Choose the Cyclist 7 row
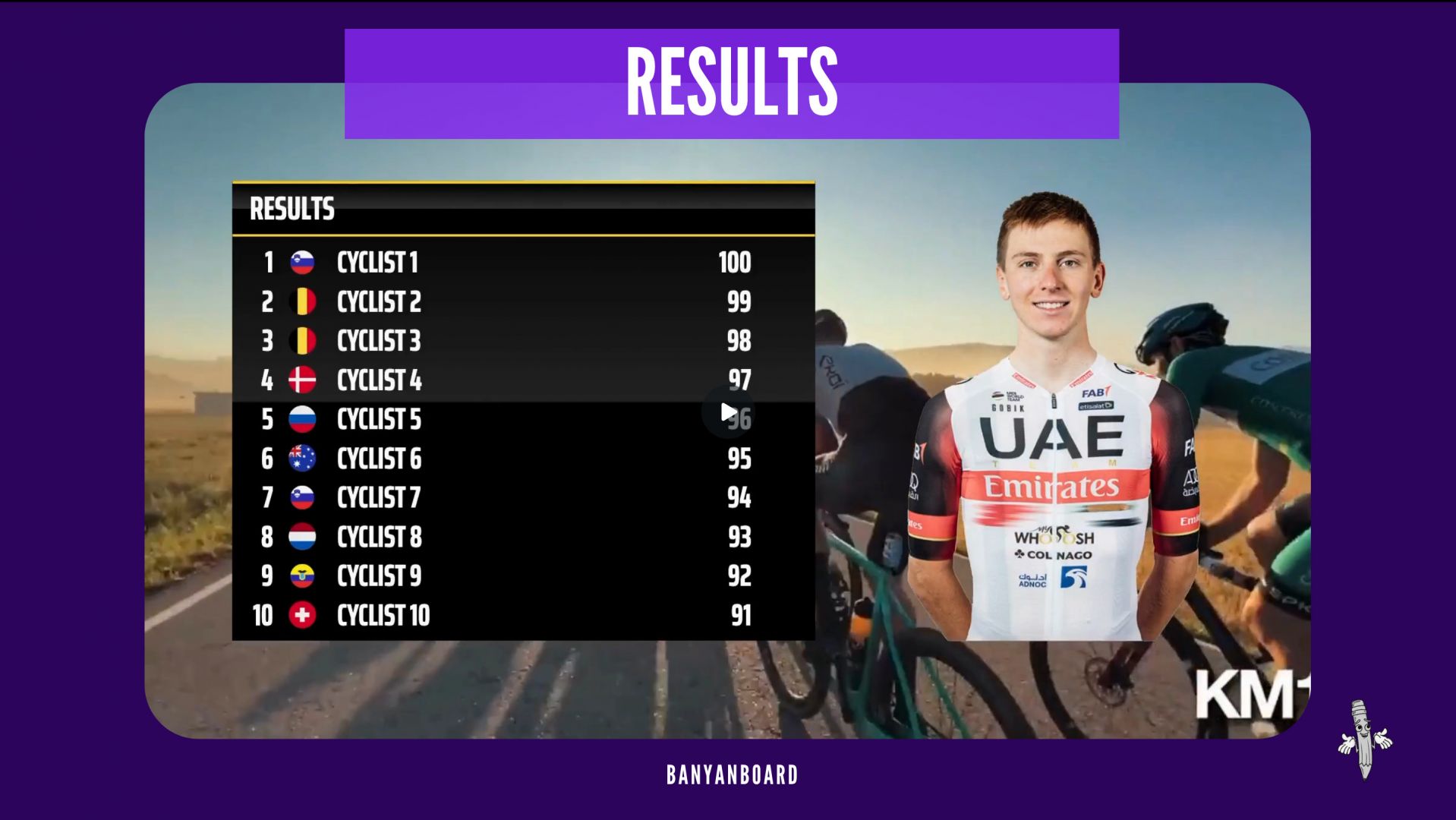Image resolution: width=1456 pixels, height=820 pixels. click(379, 498)
